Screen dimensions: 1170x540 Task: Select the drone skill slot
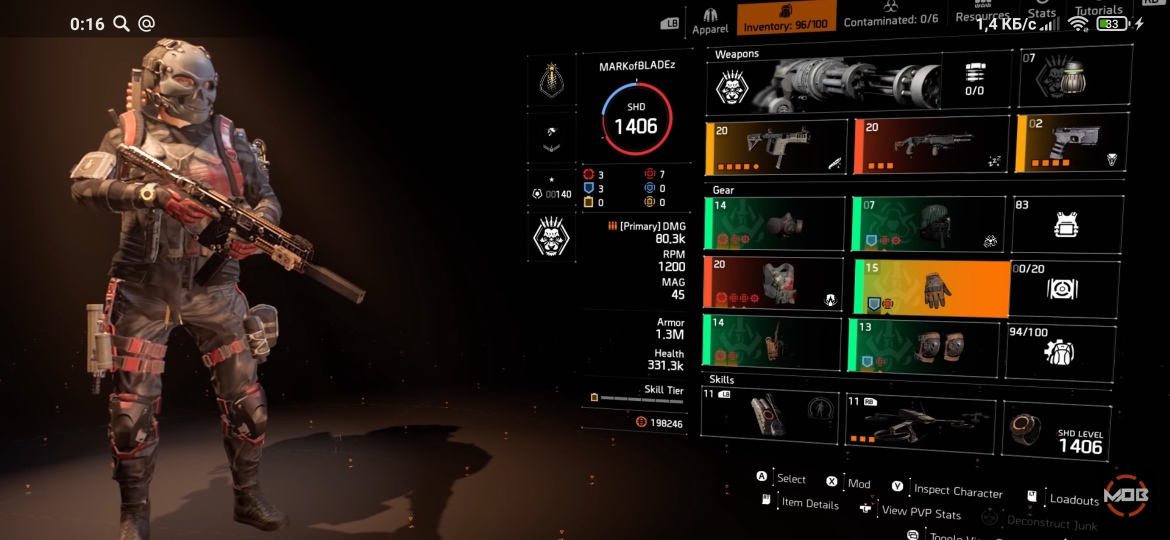click(920, 421)
